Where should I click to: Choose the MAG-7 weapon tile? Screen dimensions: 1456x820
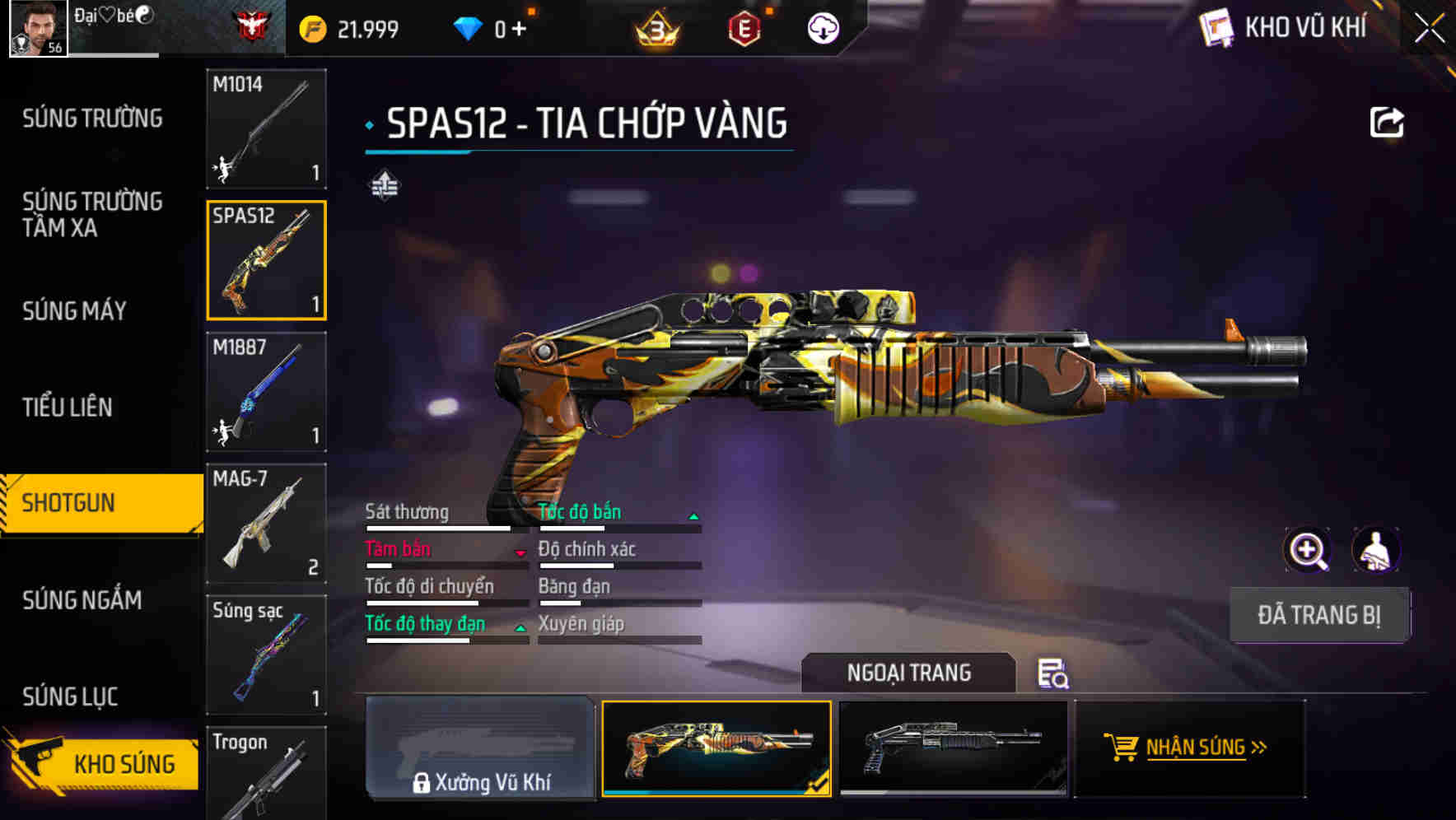point(266,524)
